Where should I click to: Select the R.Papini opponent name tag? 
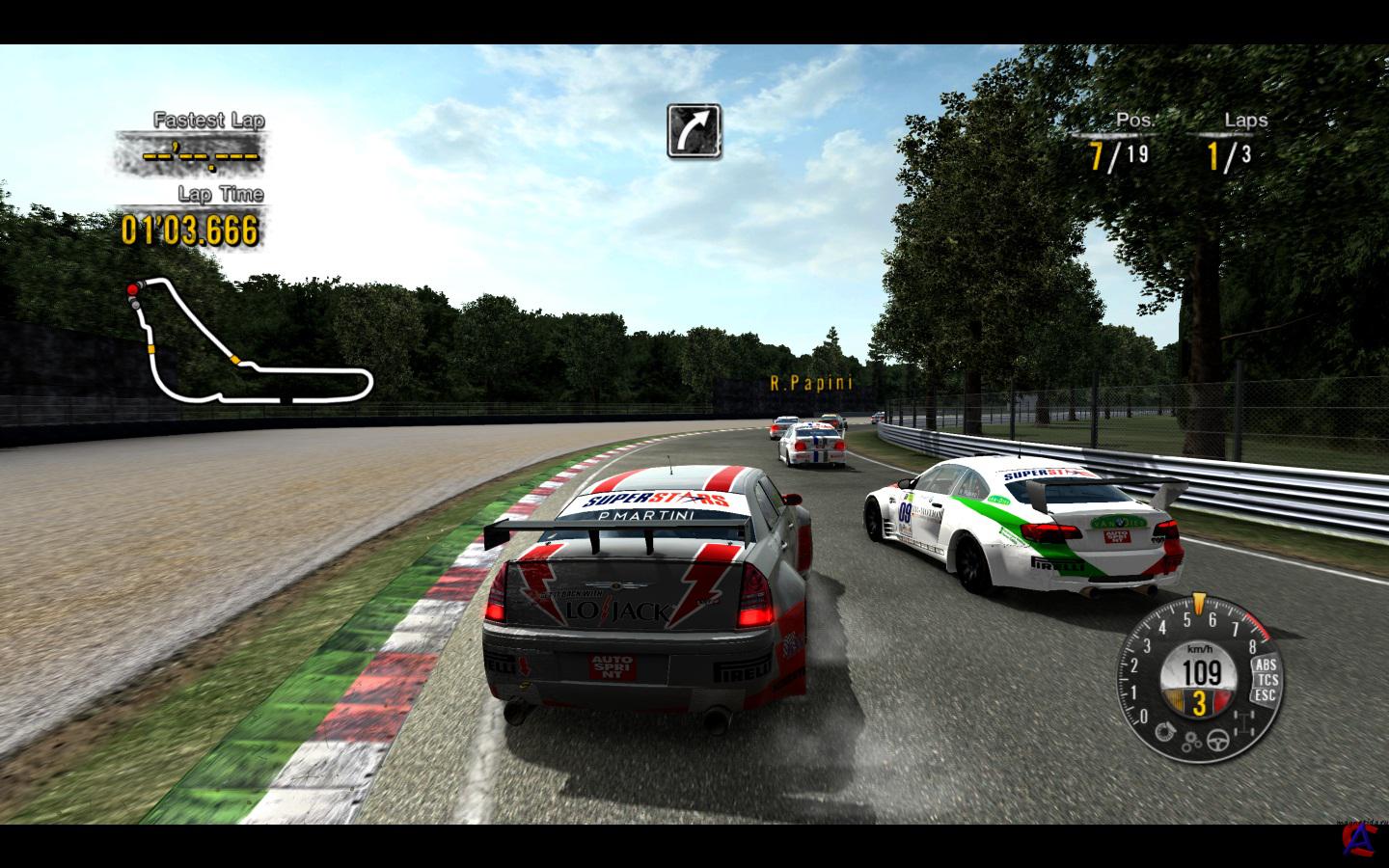point(811,382)
